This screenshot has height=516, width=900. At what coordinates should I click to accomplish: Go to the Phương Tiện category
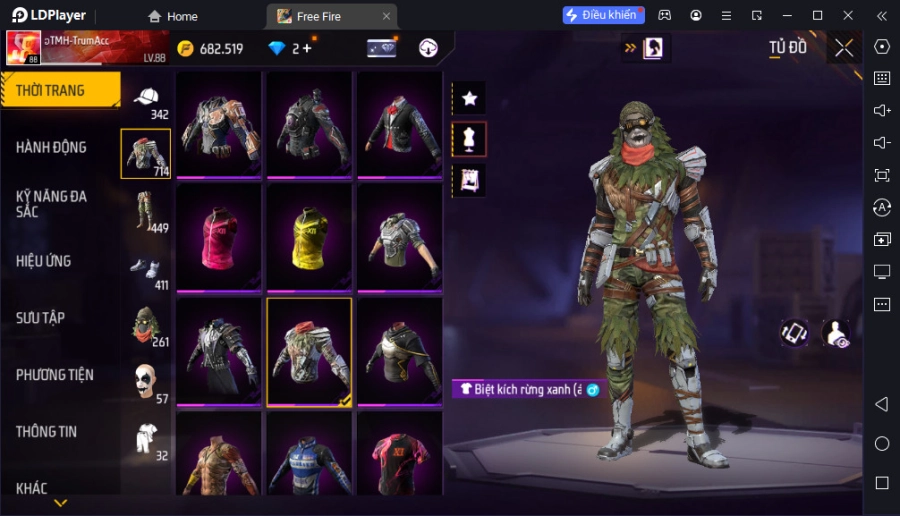coord(55,375)
